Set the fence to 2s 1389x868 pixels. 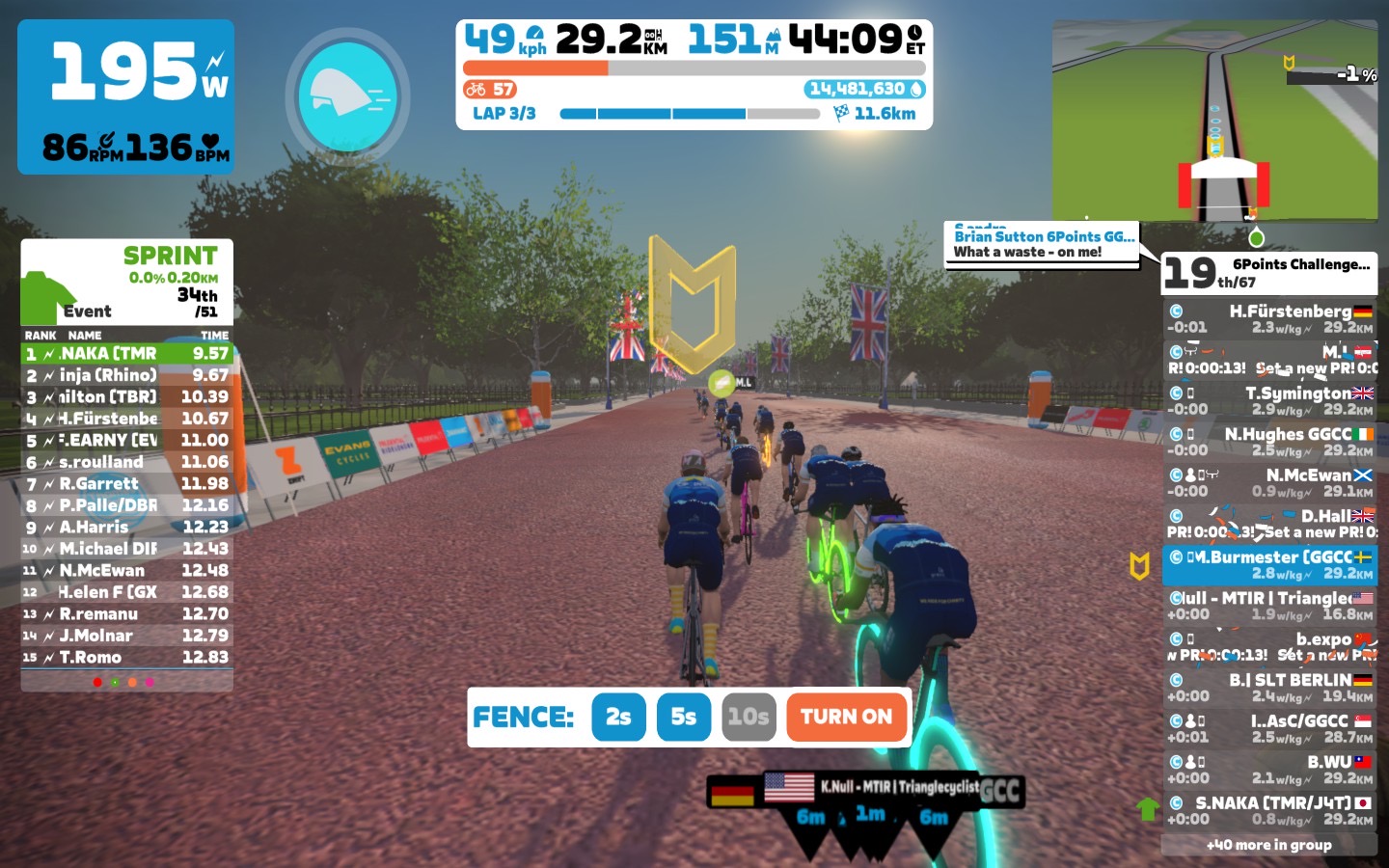(x=618, y=717)
